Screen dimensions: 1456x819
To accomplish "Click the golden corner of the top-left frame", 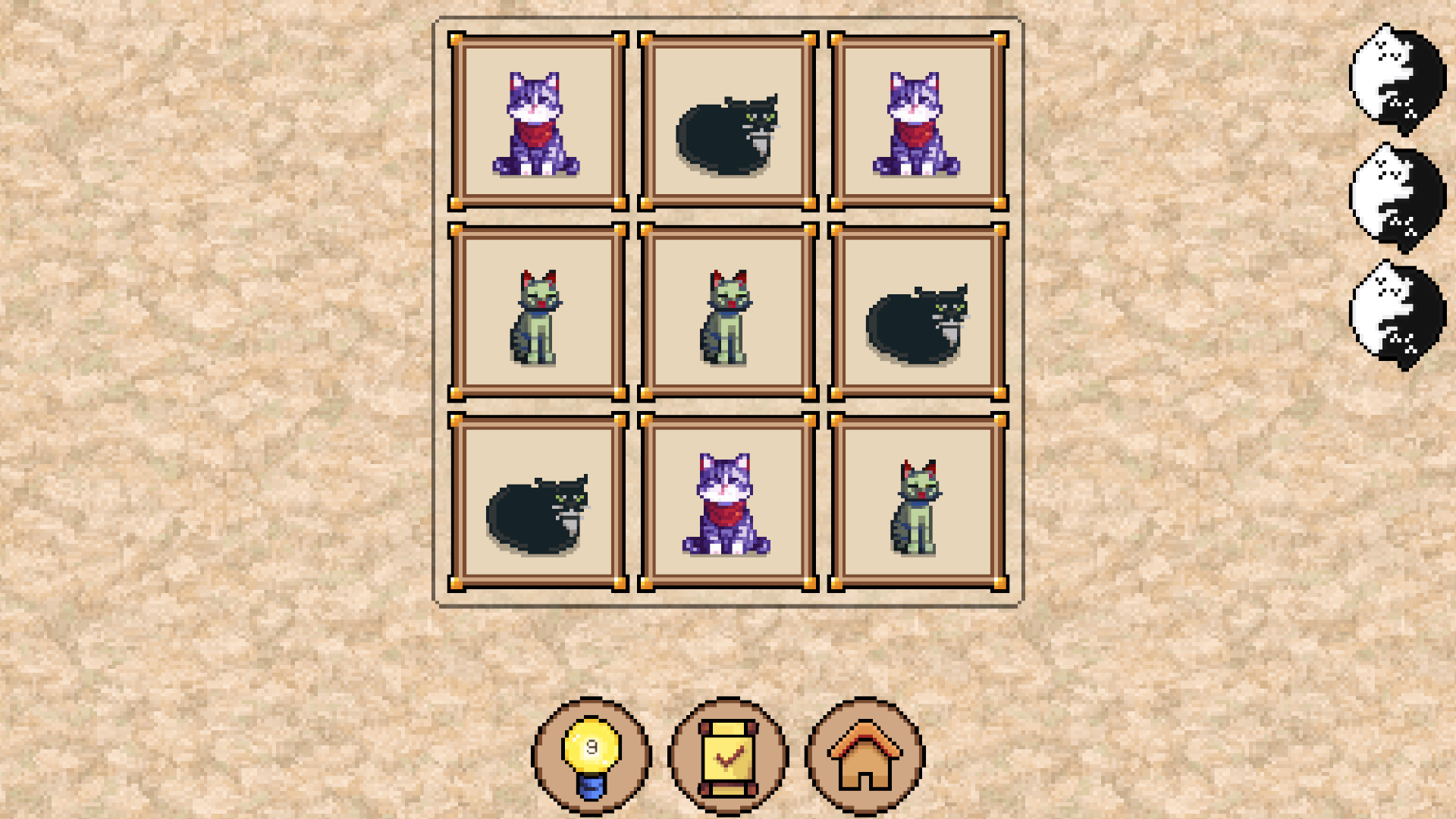I will 456,39.
